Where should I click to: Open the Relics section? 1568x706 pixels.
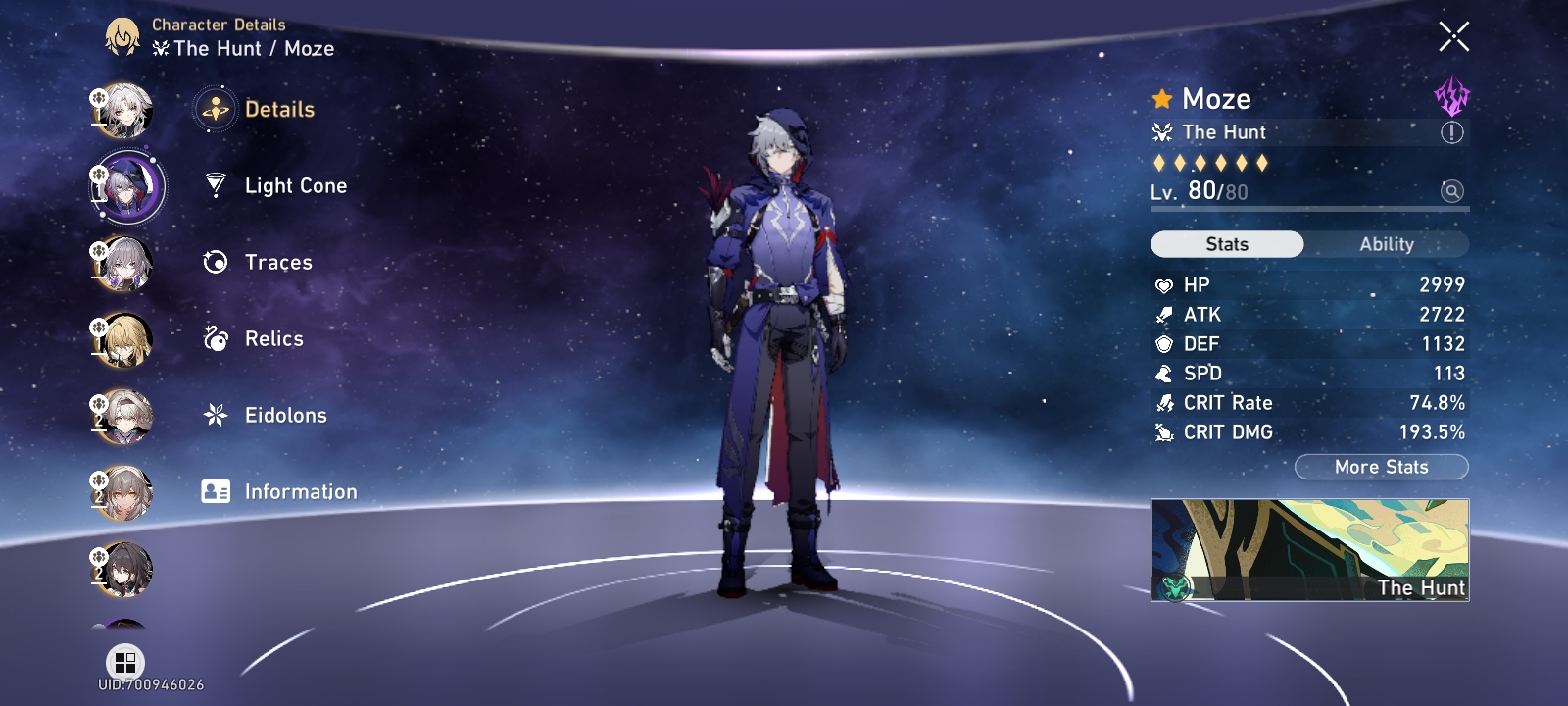click(271, 338)
